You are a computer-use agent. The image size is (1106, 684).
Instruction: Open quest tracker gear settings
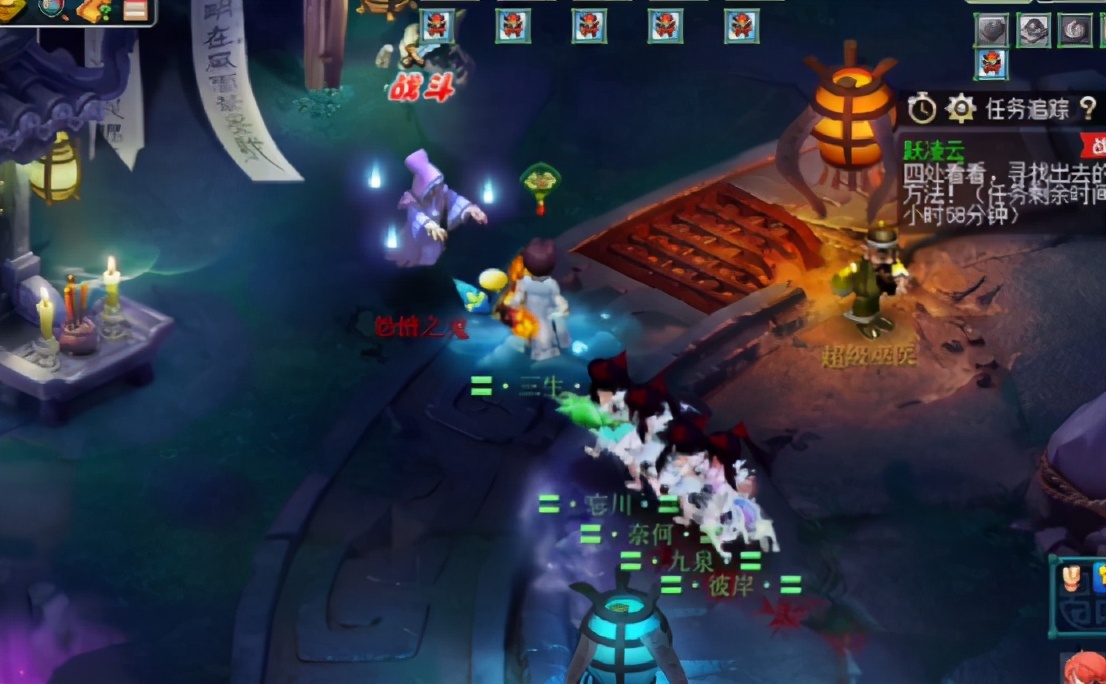click(960, 108)
